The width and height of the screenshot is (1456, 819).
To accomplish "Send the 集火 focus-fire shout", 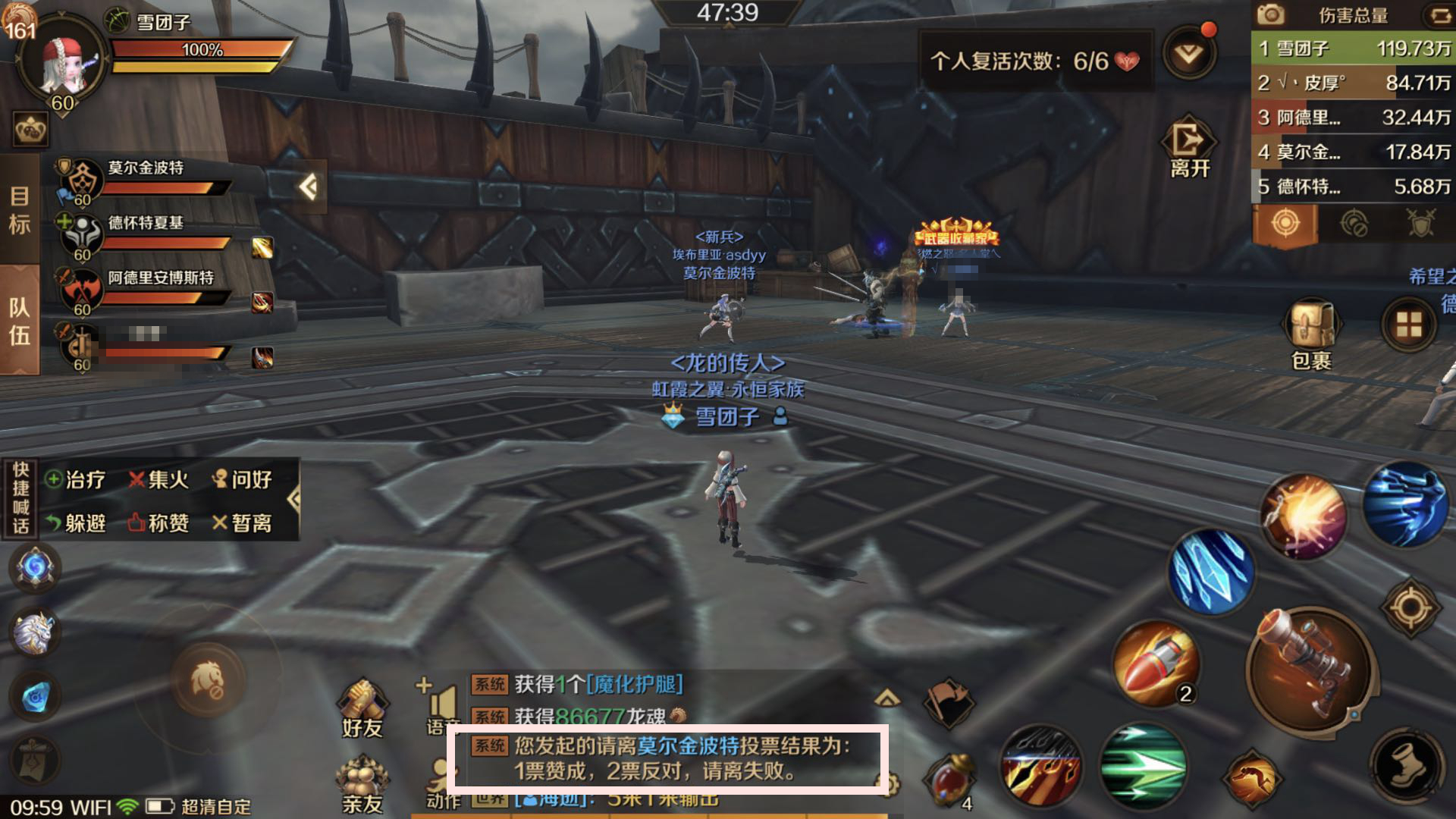I will [x=159, y=480].
